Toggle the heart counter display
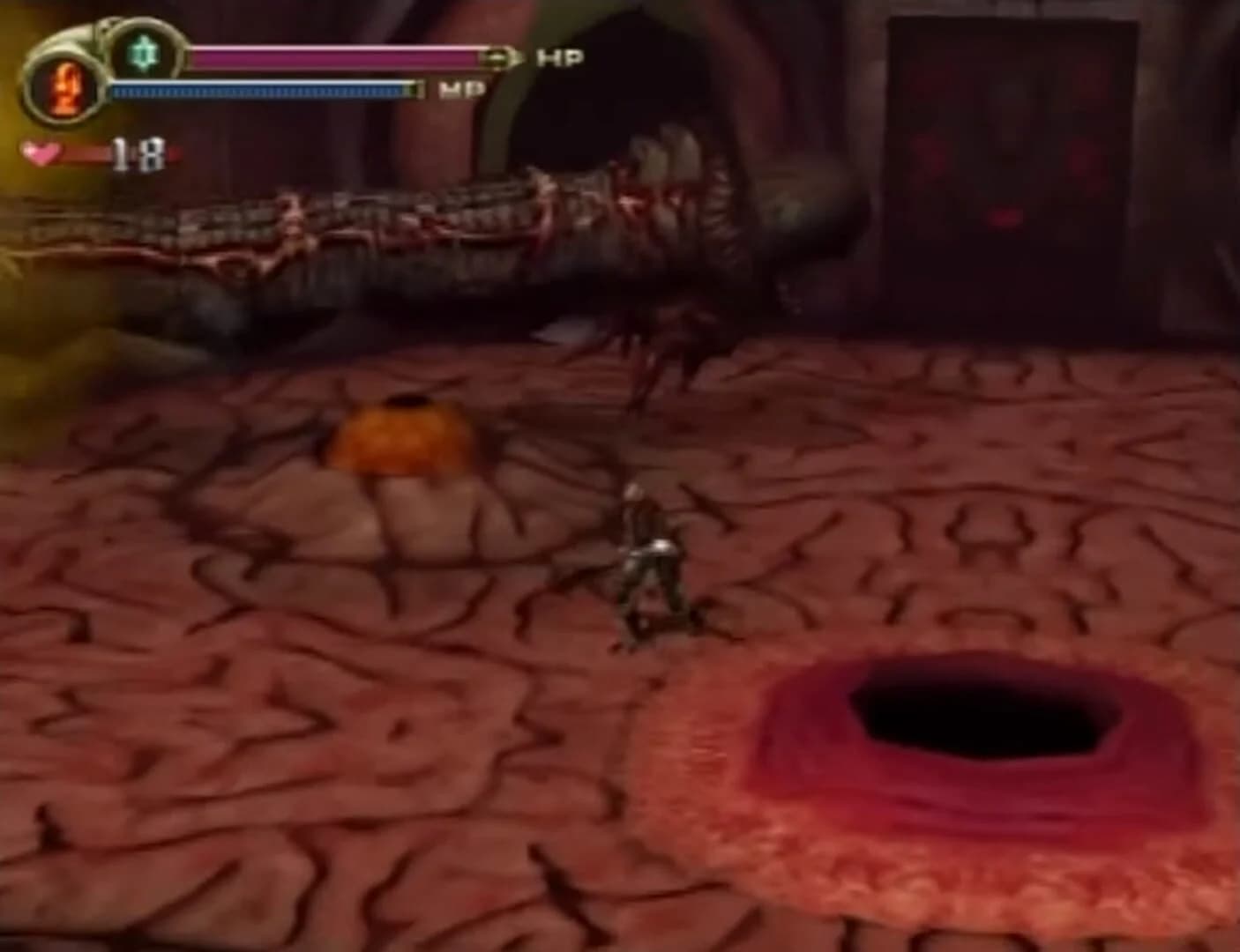 42,152
